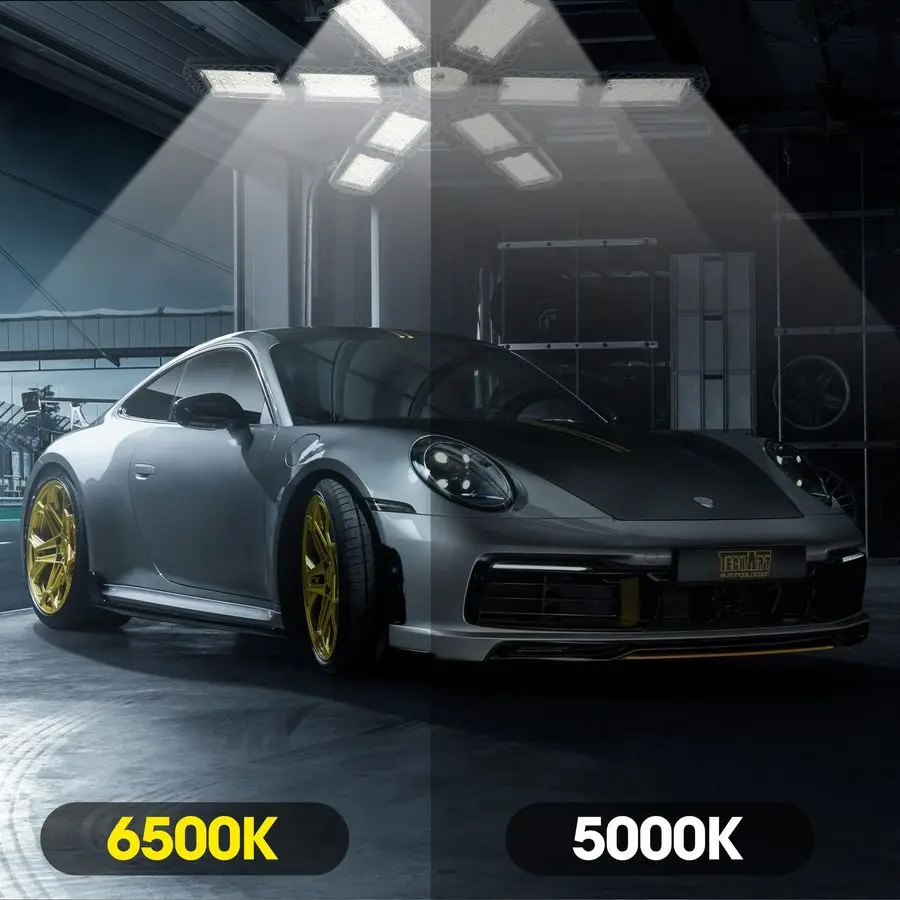Choose the 5000K color temperature pill
Screen dimensions: 900x900
point(658,839)
